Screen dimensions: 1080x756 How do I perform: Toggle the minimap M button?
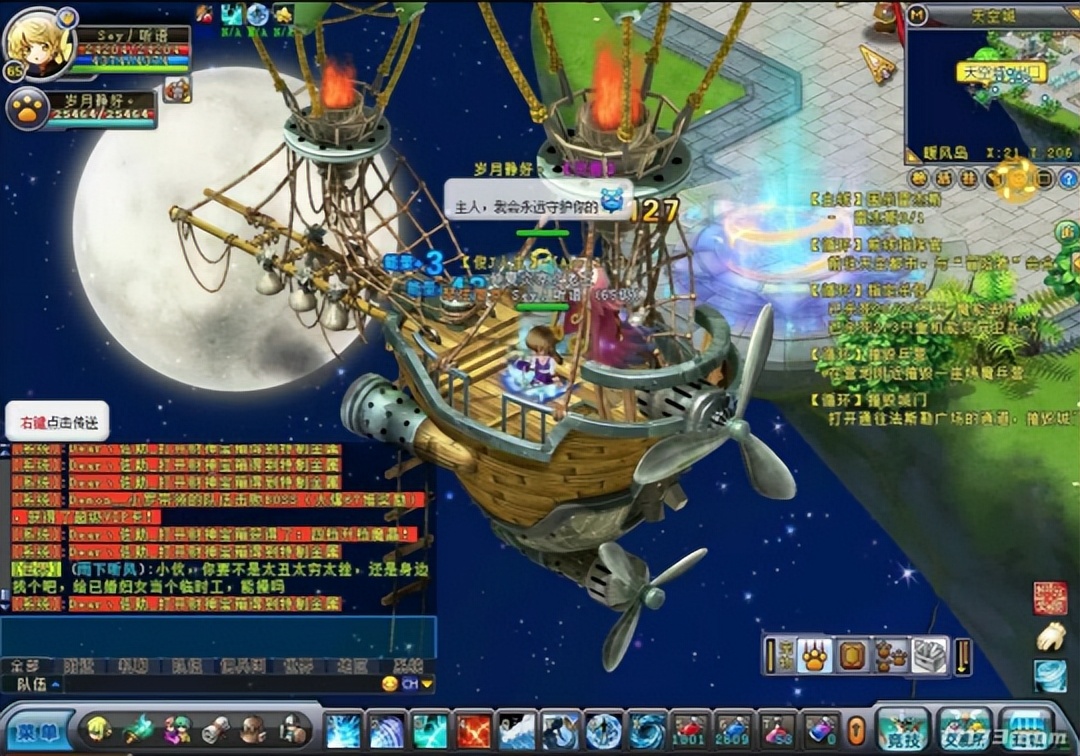918,15
